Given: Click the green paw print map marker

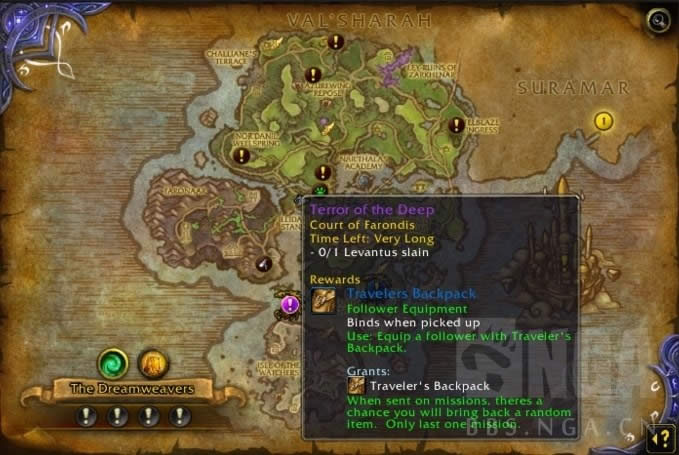Looking at the screenshot, I should click(320, 188).
